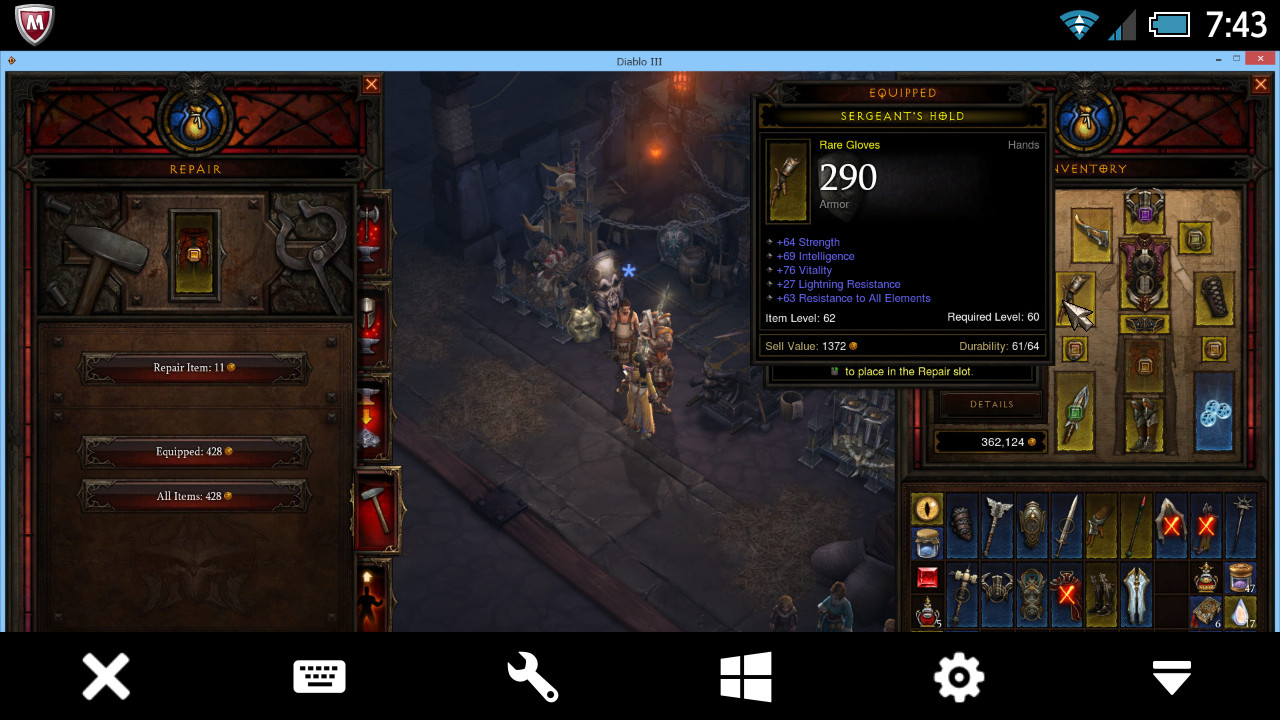Select the blue orb off-hand slot
Image resolution: width=1280 pixels, height=720 pixels.
[1213, 411]
